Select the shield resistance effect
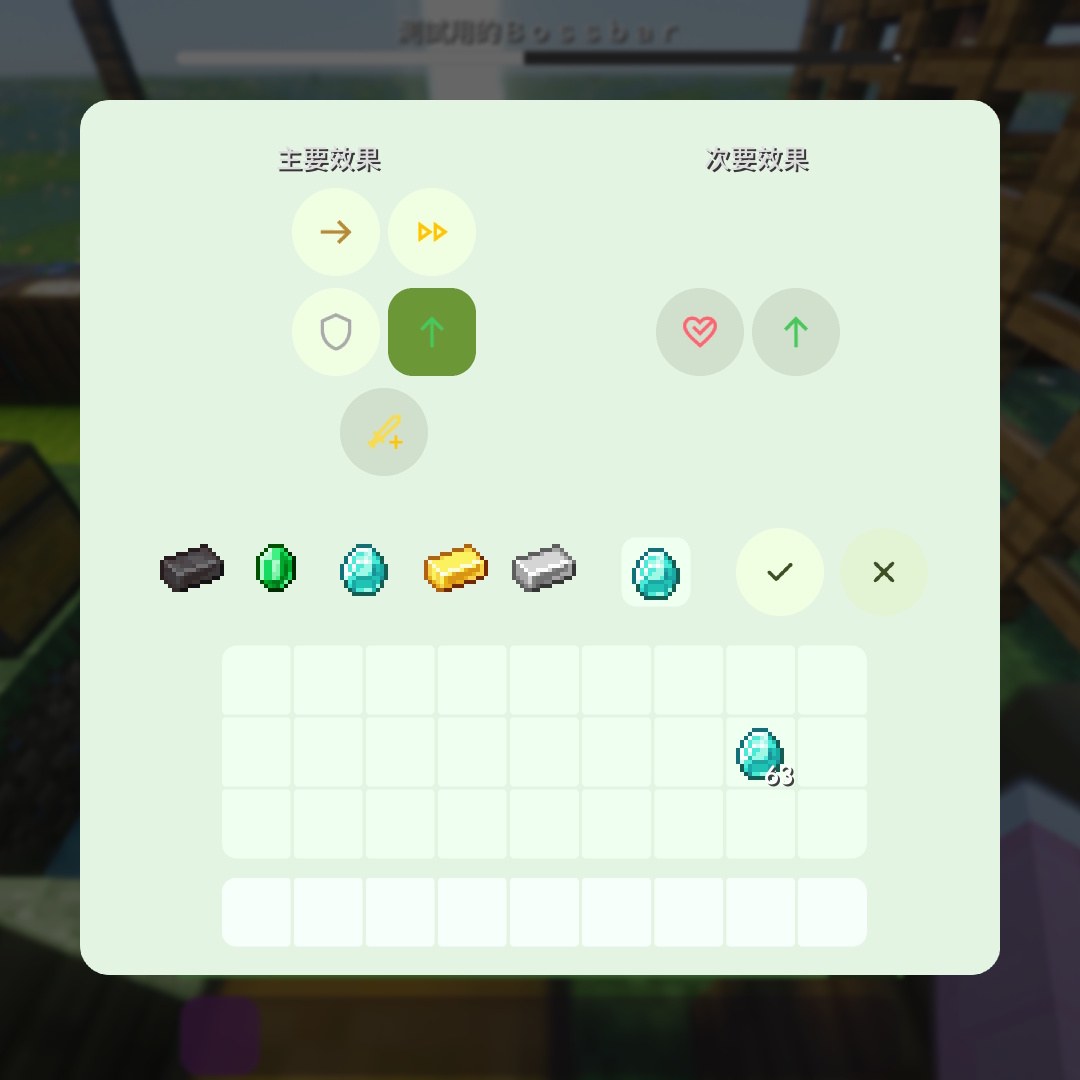 click(x=336, y=332)
